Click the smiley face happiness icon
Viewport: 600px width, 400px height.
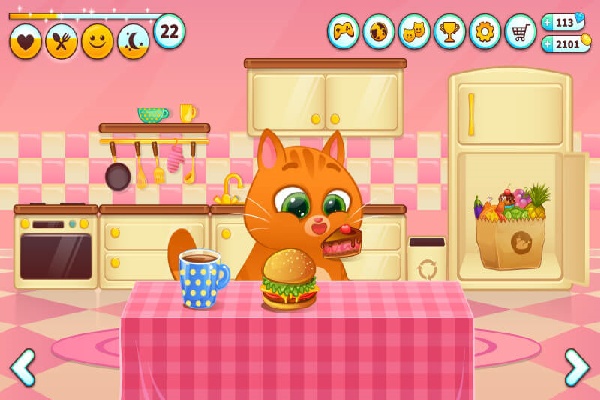click(98, 41)
